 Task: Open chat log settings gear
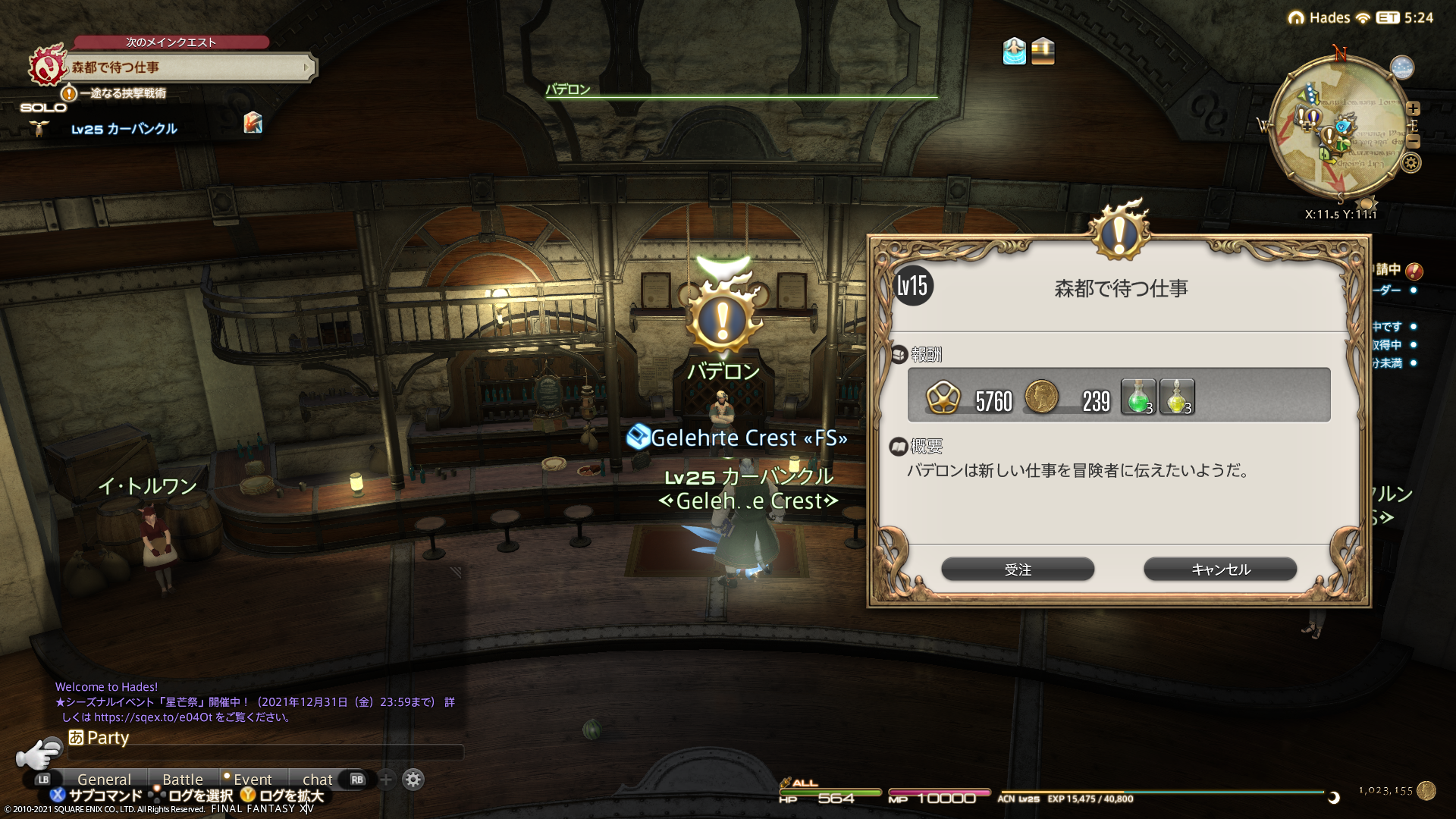click(x=413, y=780)
